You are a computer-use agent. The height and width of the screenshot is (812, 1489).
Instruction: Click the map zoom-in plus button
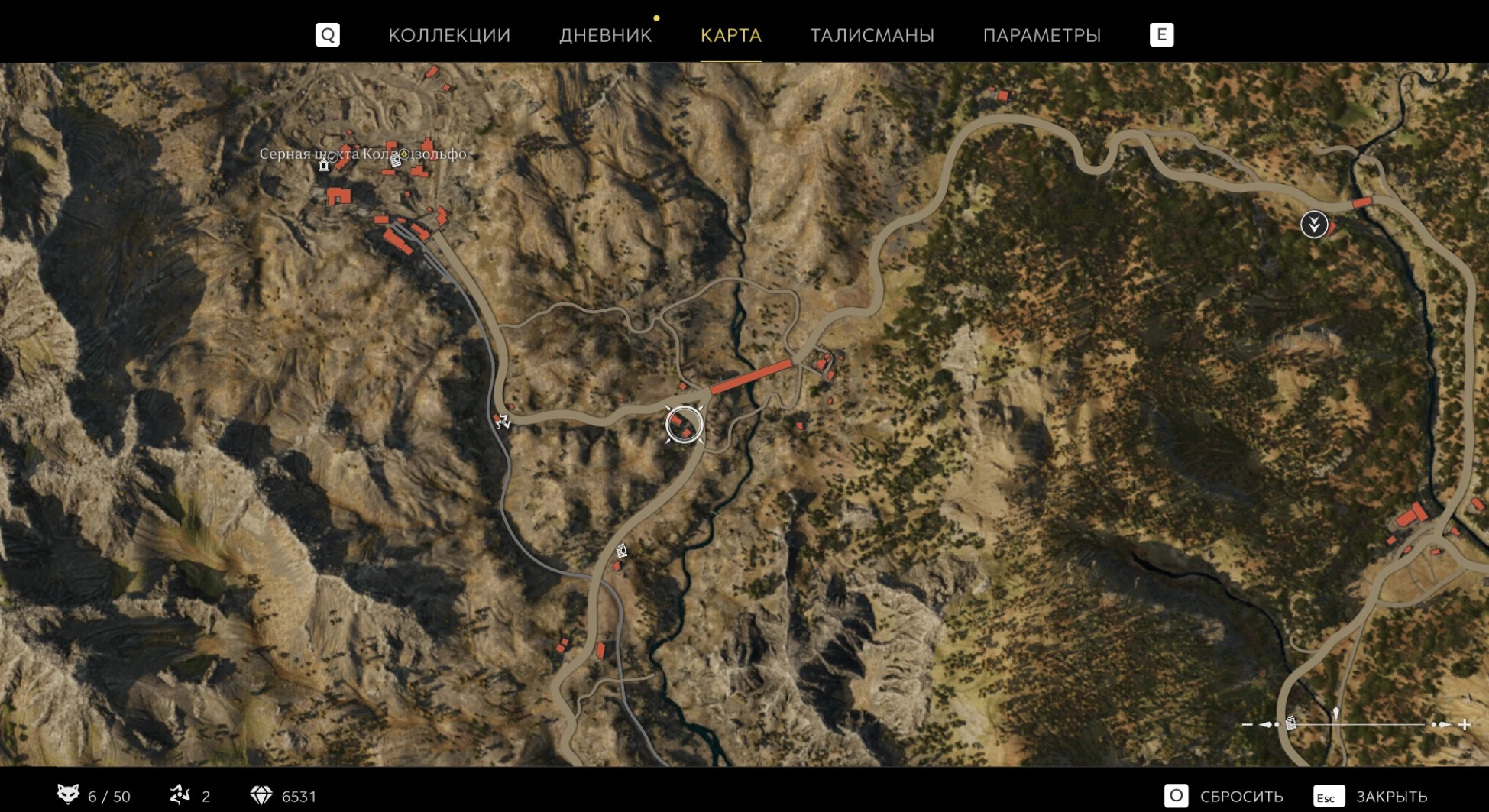1465,724
